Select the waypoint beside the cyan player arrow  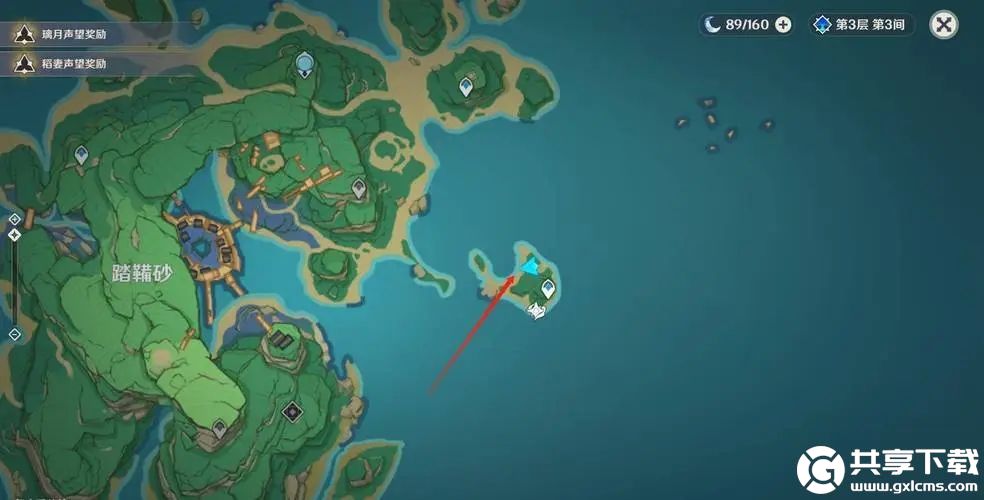pyautogui.click(x=548, y=290)
